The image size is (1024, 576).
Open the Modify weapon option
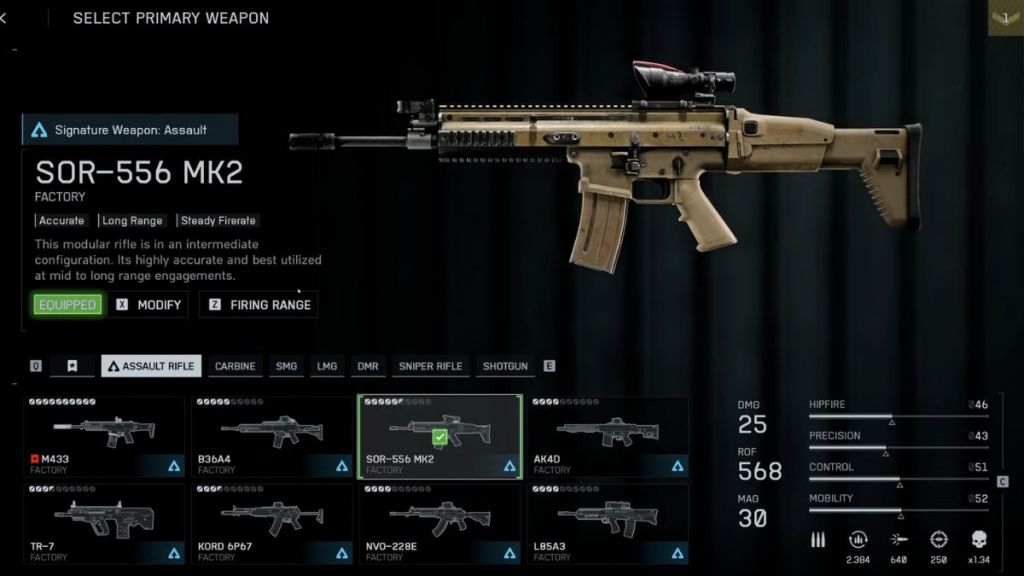click(x=149, y=305)
